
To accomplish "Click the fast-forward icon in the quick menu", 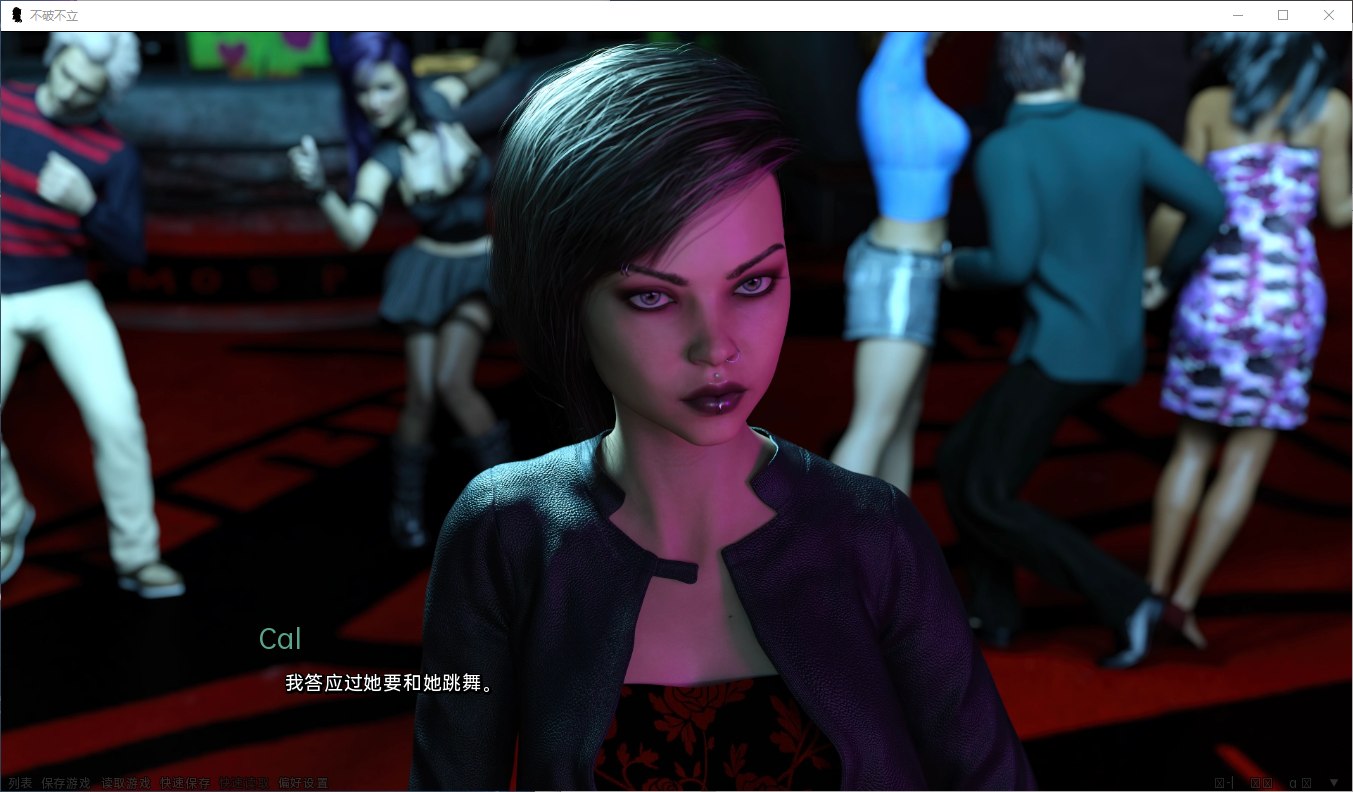I will pos(1267,783).
